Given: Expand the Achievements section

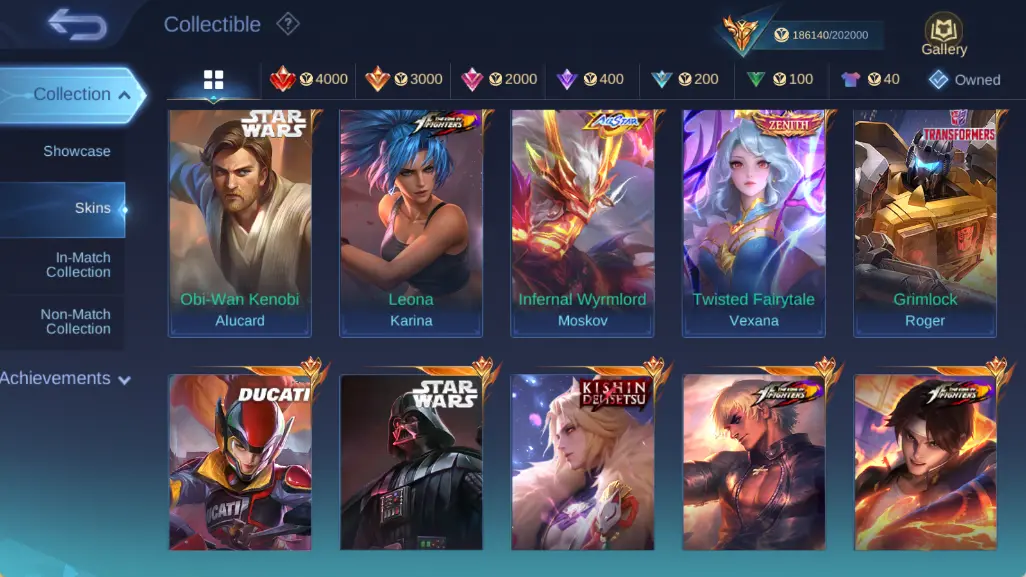Looking at the screenshot, I should click(x=66, y=379).
